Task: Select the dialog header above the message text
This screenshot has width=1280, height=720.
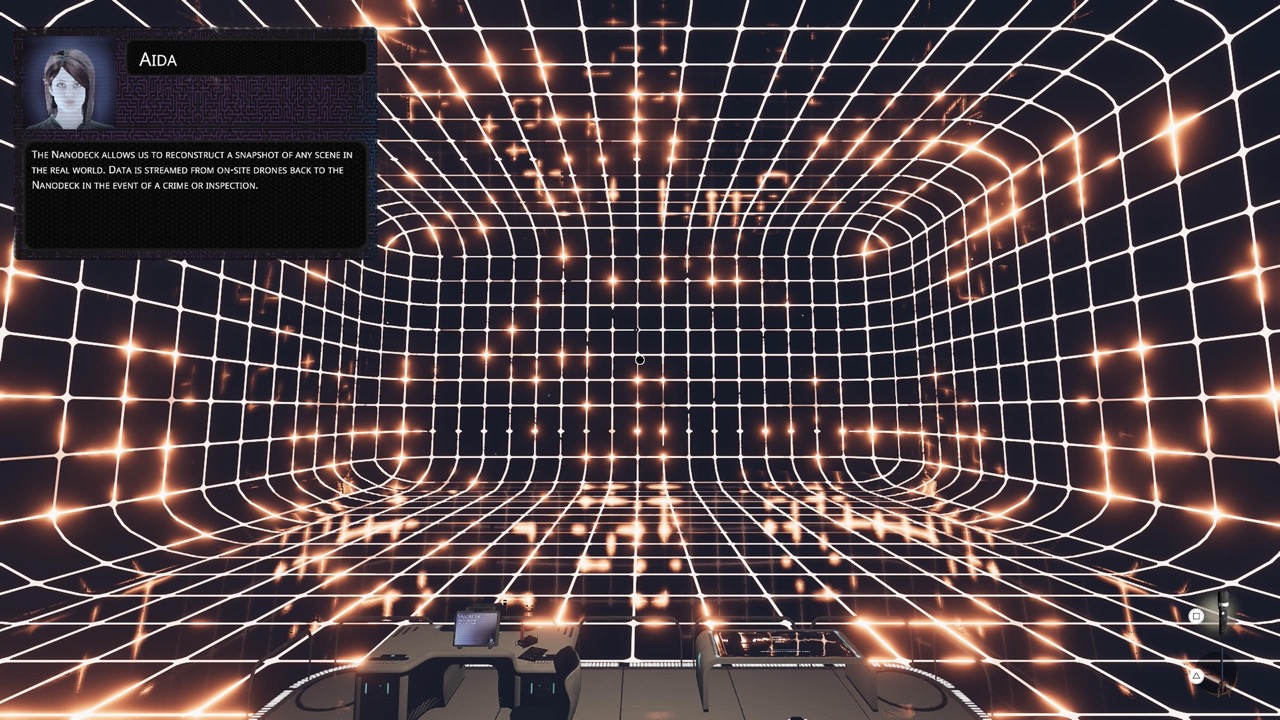Action: point(245,60)
